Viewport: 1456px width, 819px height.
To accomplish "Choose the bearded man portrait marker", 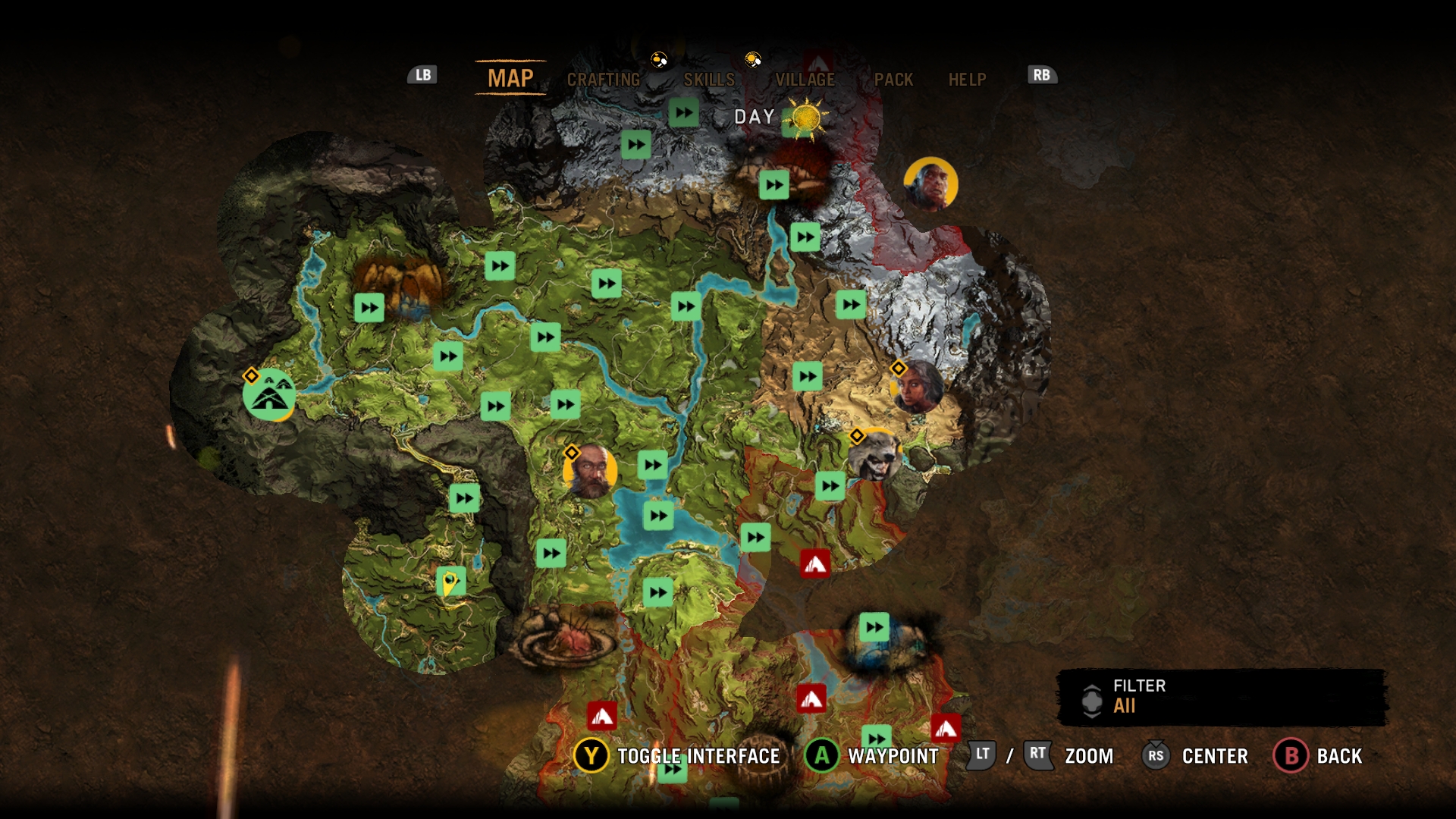I will 590,472.
